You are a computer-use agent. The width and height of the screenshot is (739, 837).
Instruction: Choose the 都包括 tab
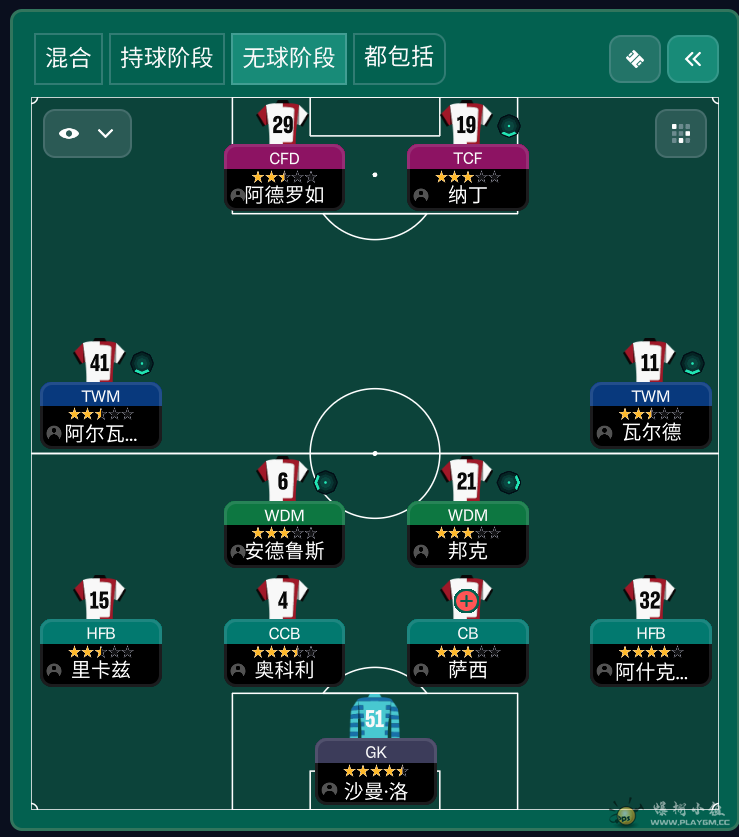[399, 58]
